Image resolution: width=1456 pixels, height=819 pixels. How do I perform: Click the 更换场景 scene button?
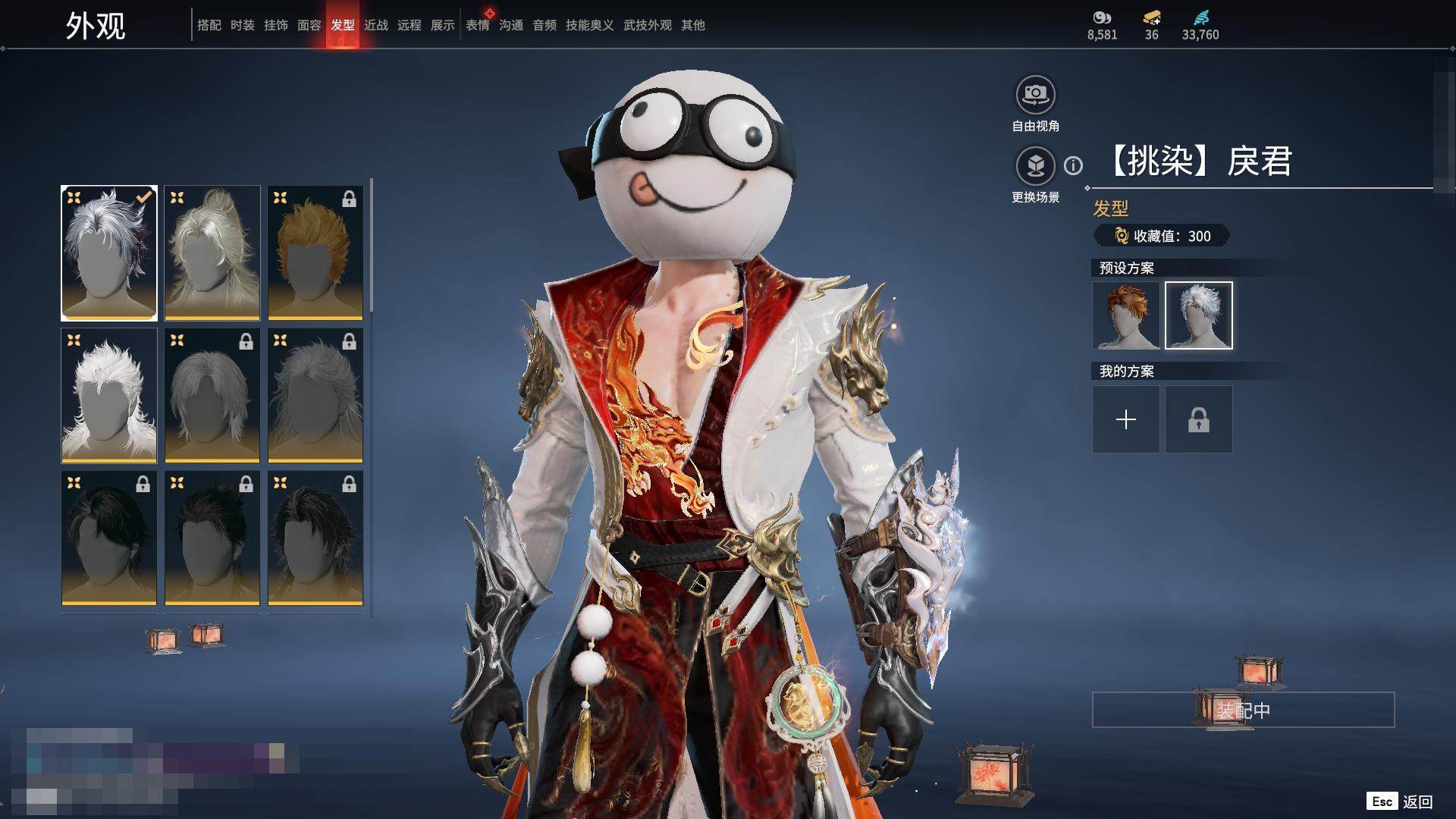[1035, 166]
